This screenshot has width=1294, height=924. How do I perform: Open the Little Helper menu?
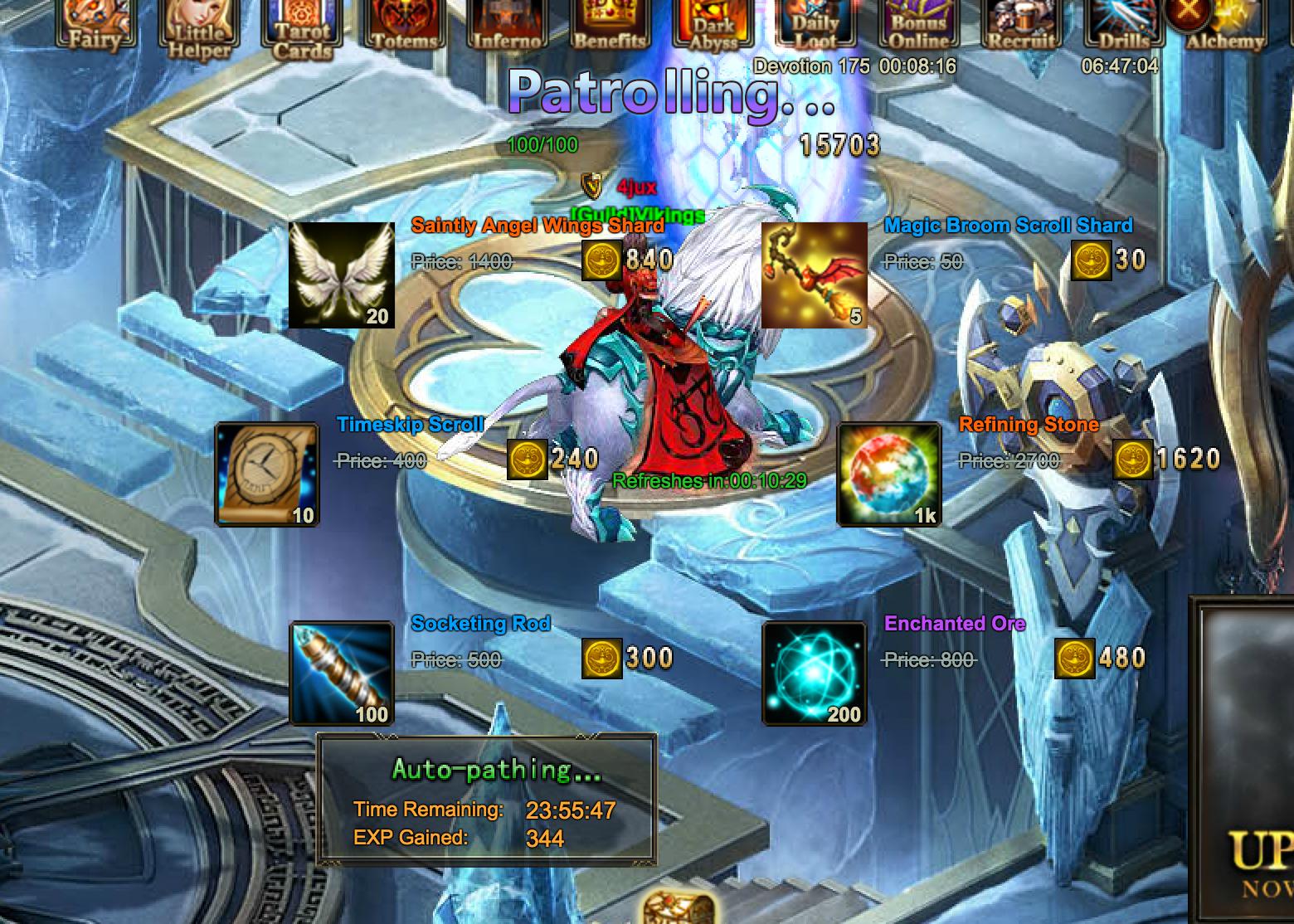pyautogui.click(x=198, y=27)
